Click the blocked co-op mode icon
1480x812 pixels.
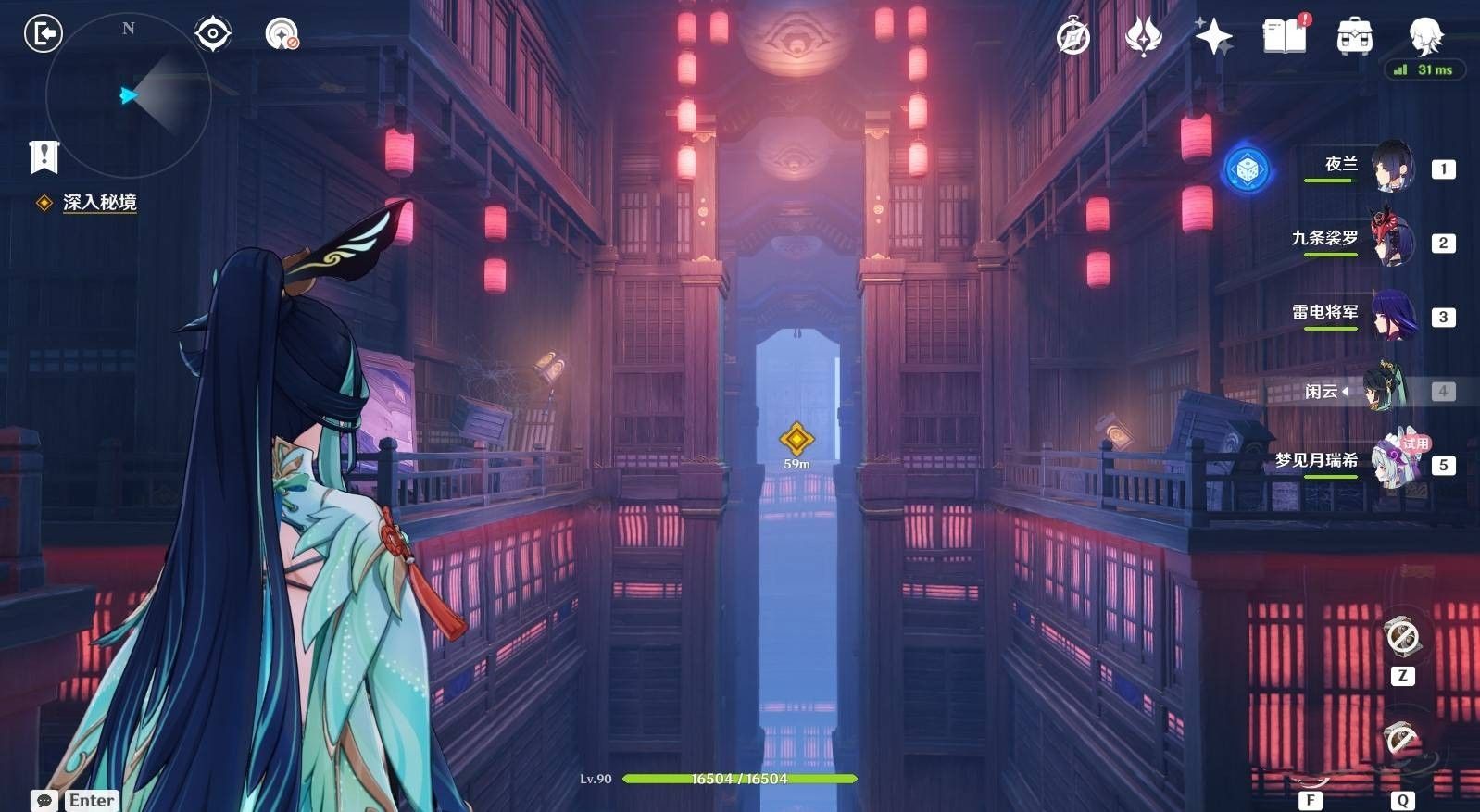click(x=281, y=34)
